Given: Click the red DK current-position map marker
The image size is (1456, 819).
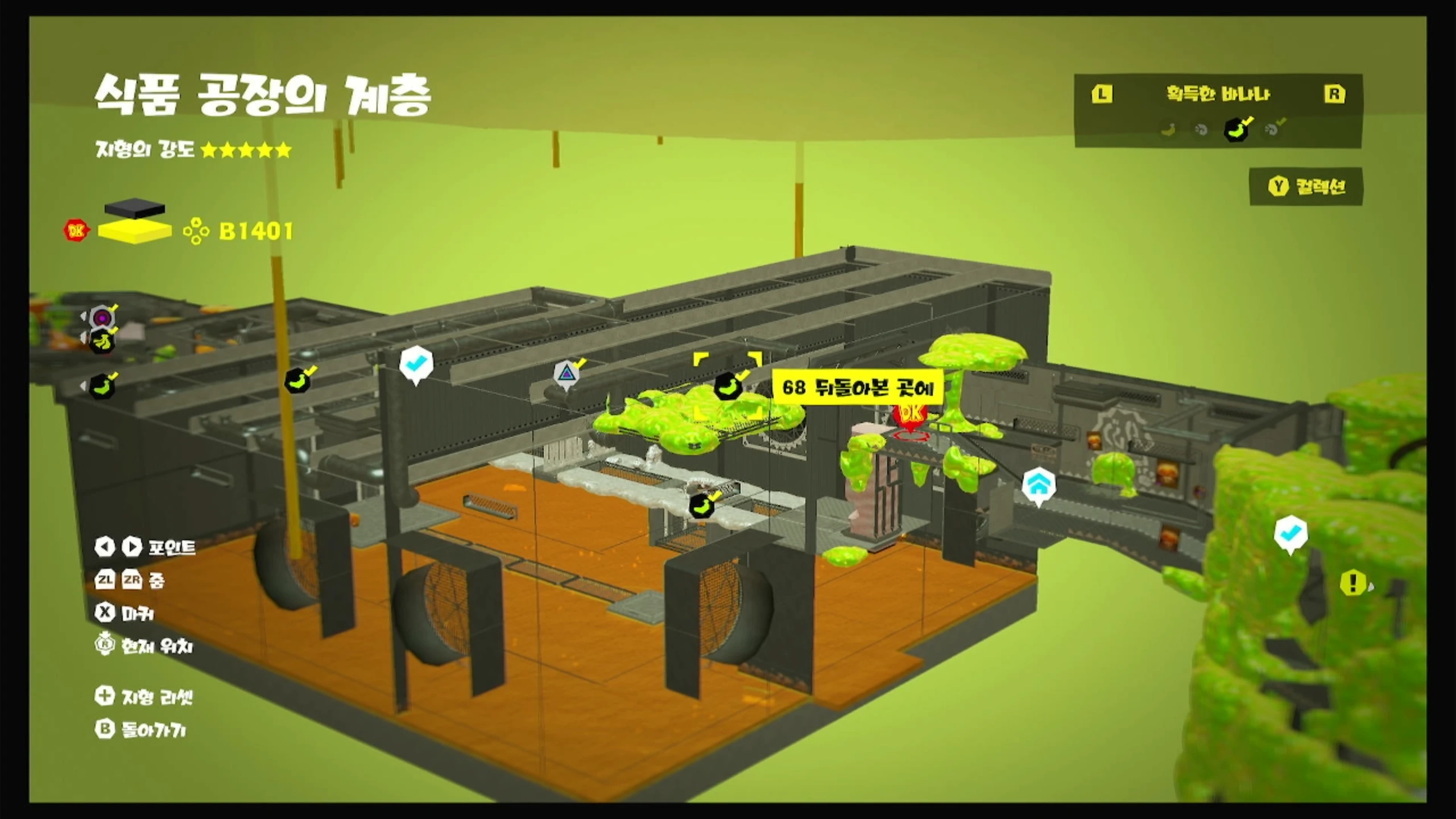Looking at the screenshot, I should (x=910, y=414).
